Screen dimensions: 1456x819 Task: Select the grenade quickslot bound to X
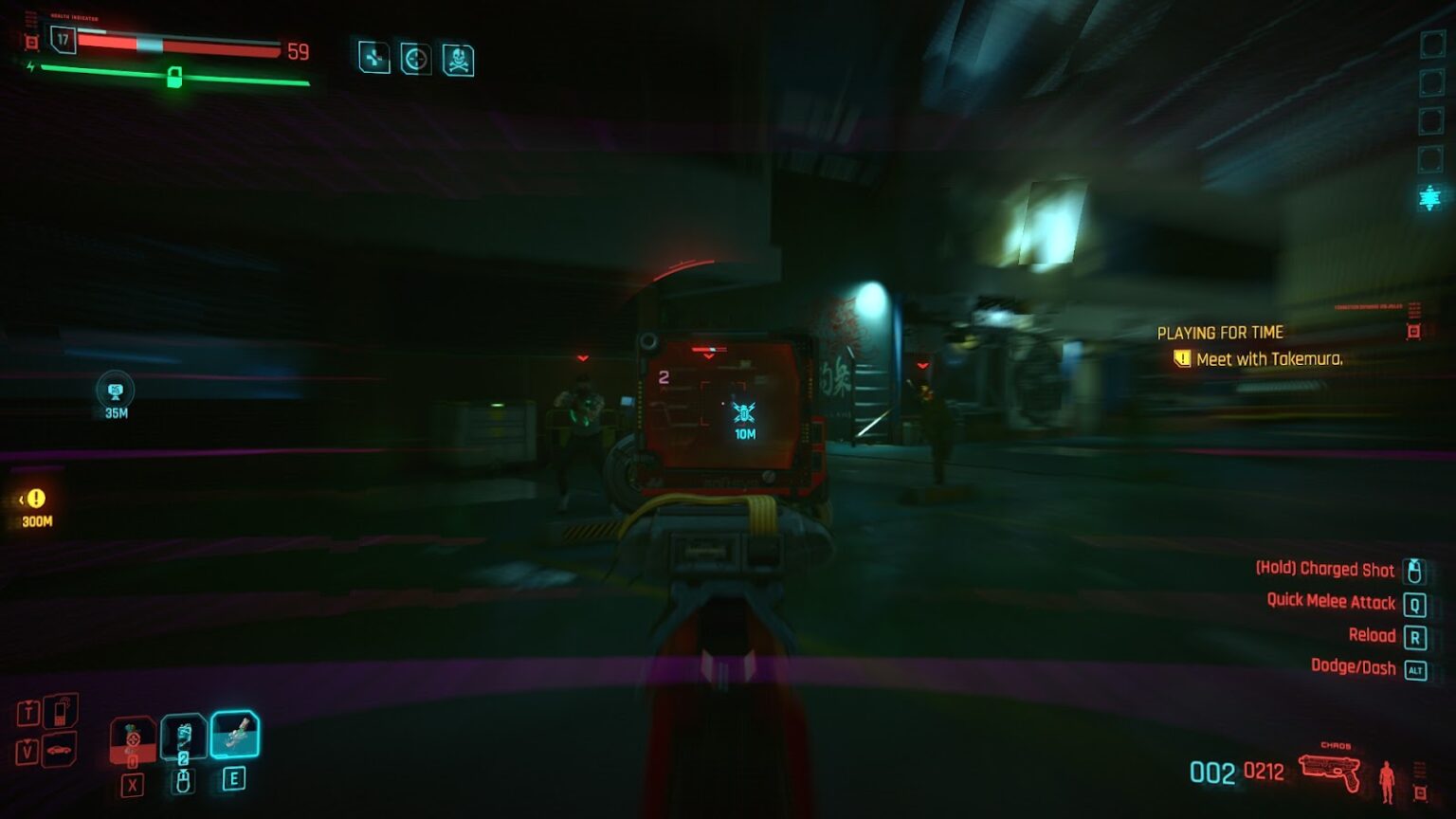coord(133,739)
